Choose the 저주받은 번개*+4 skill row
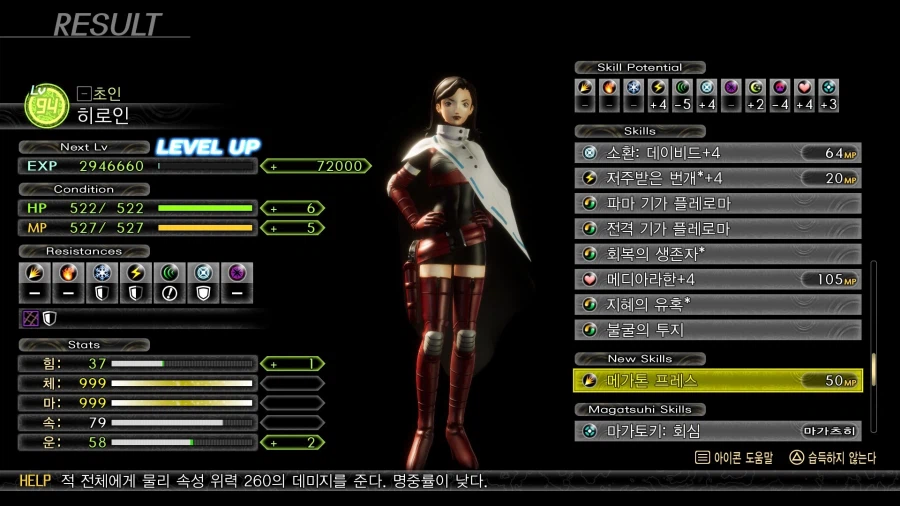 click(717, 178)
